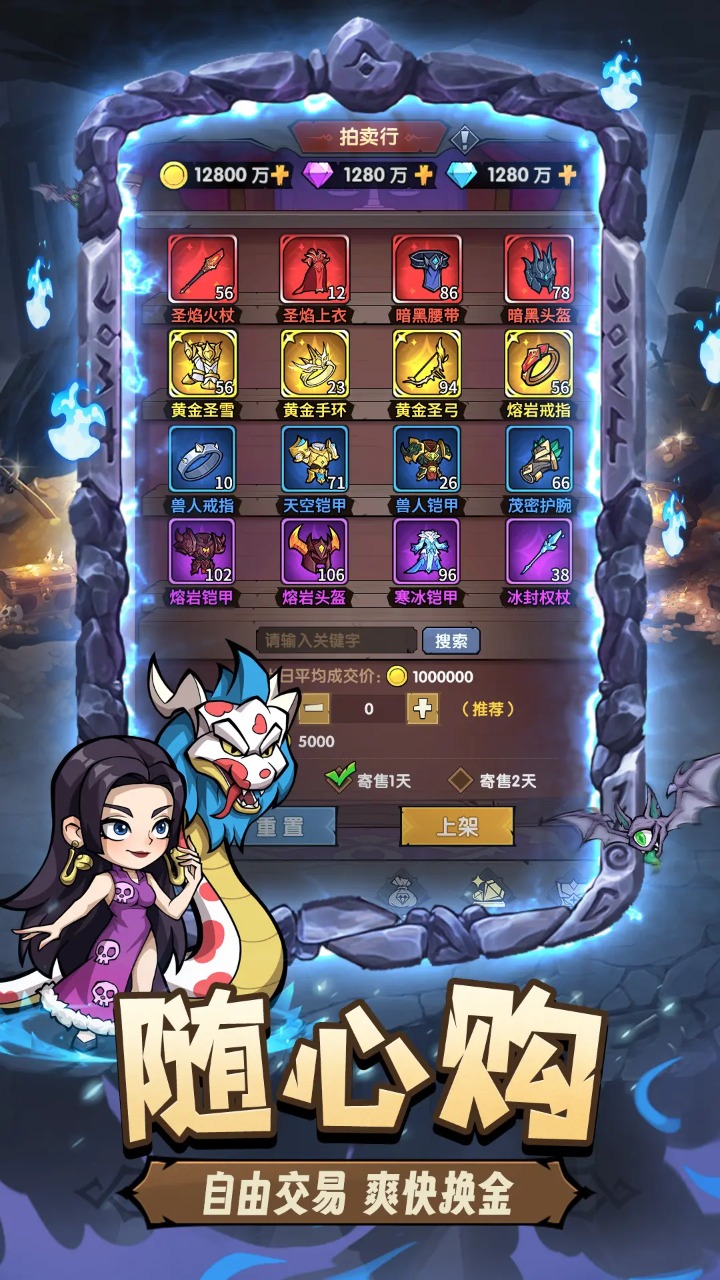Select the 熔岩戒指 ring item
Viewport: 720px width, 1280px height.
[x=538, y=364]
